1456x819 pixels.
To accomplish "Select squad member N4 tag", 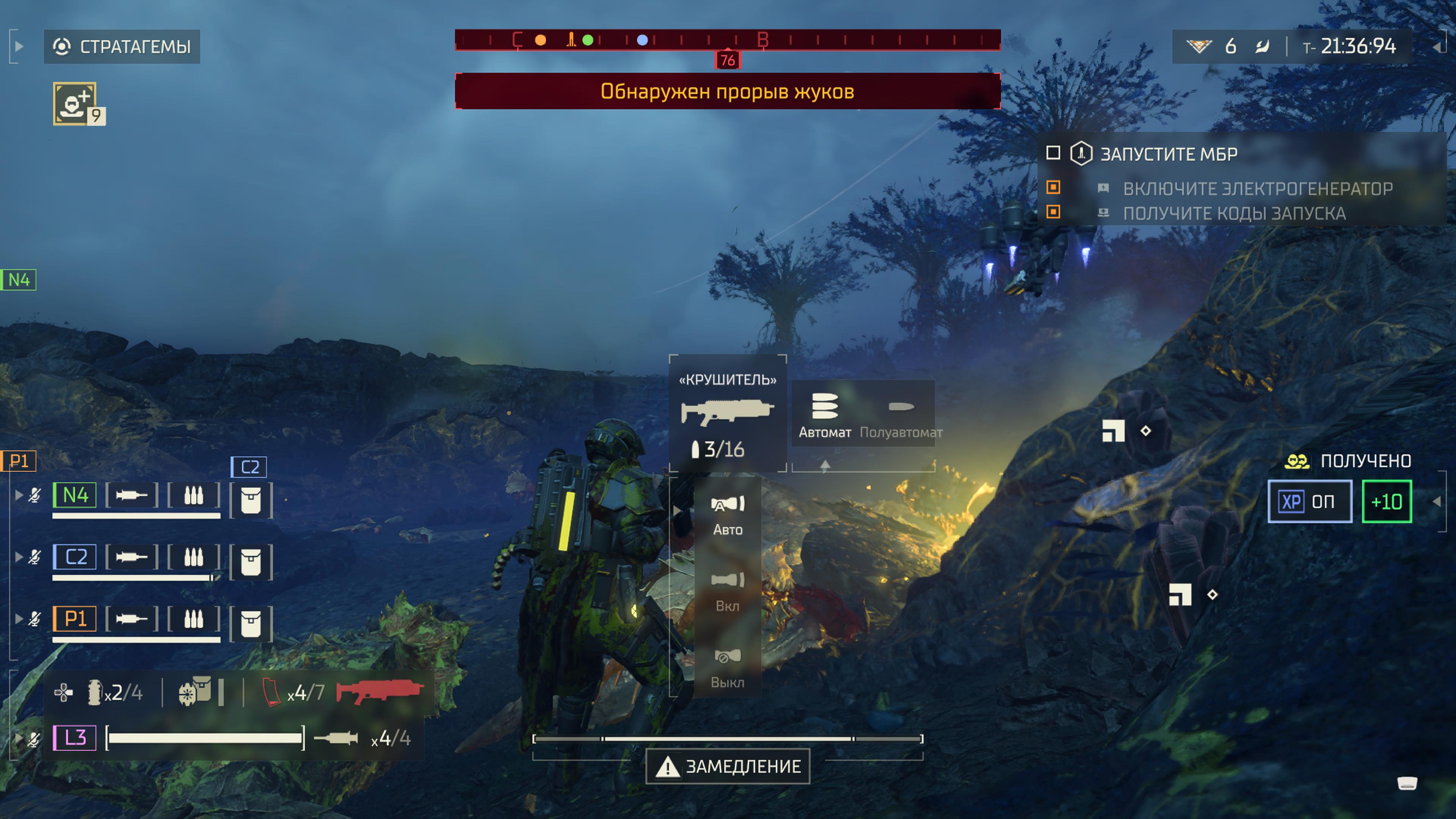I will coord(75,495).
